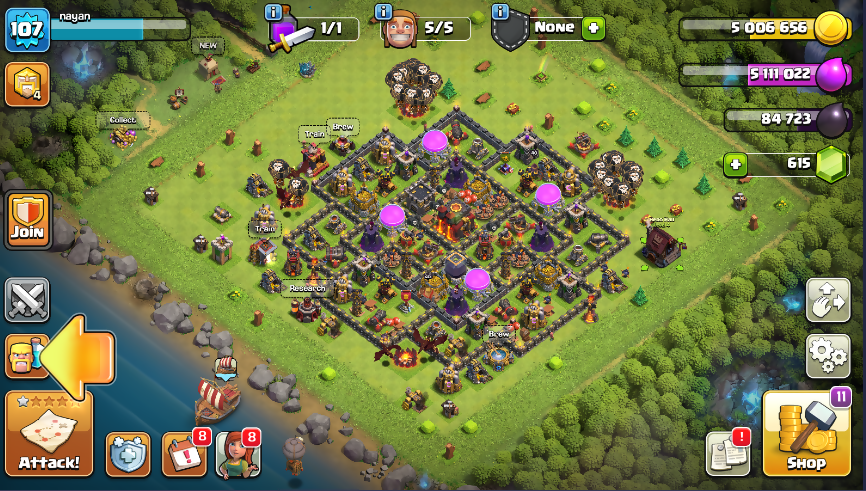This screenshot has height=491, width=866.
Task: Open the crossed swords clan war button
Action: (27, 300)
